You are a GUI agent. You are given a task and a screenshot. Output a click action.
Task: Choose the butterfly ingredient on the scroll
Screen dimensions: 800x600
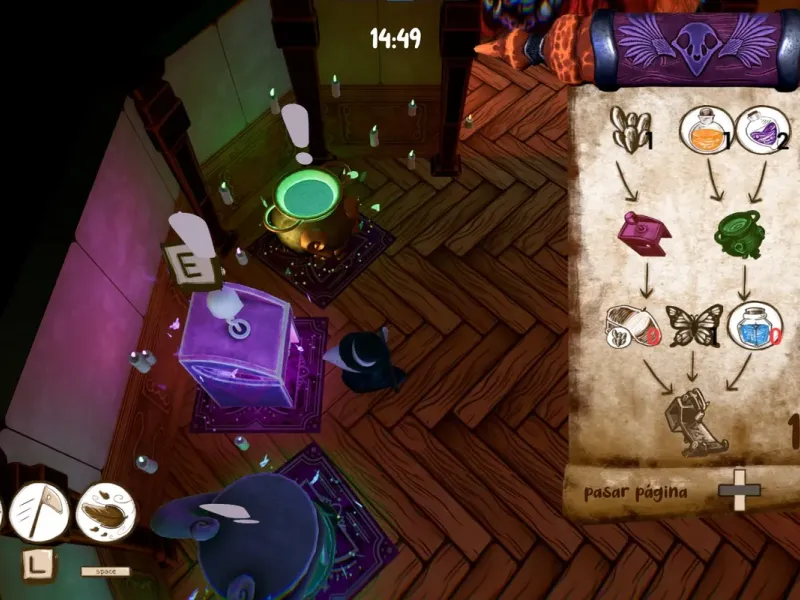(691, 326)
